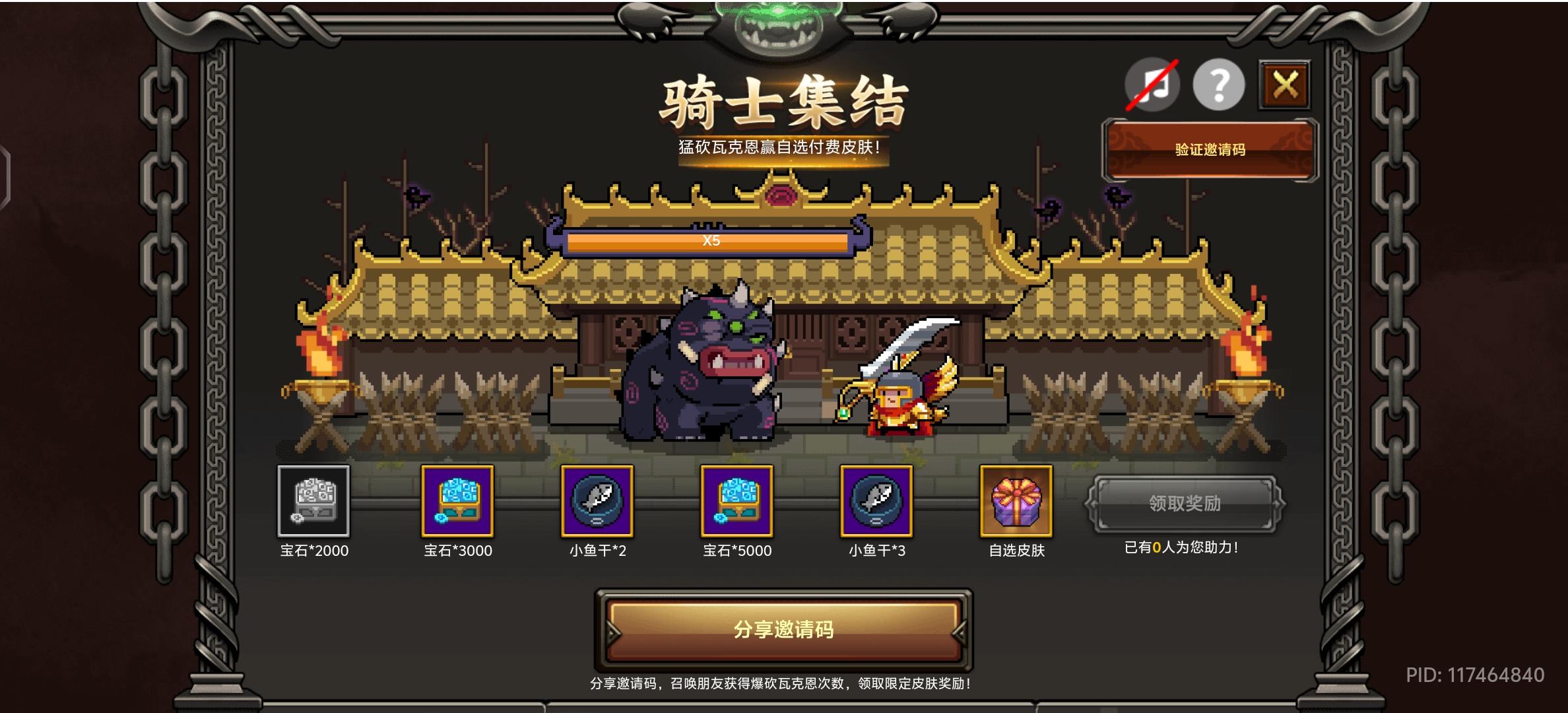This screenshot has width=1568, height=713.
Task: Open the 宝石*2000 reward icon
Action: tap(313, 504)
